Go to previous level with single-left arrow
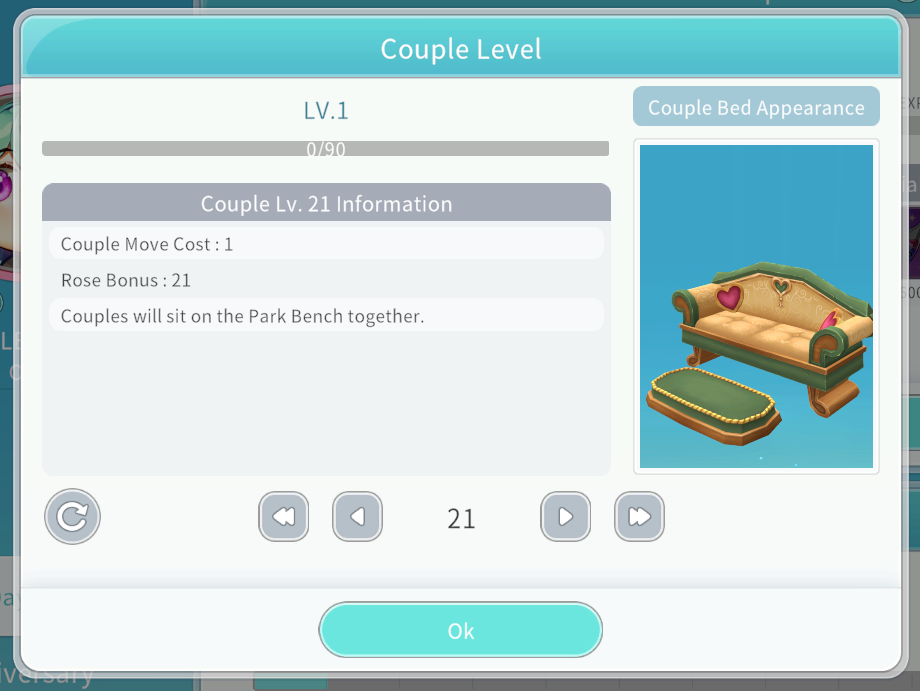 click(x=357, y=517)
